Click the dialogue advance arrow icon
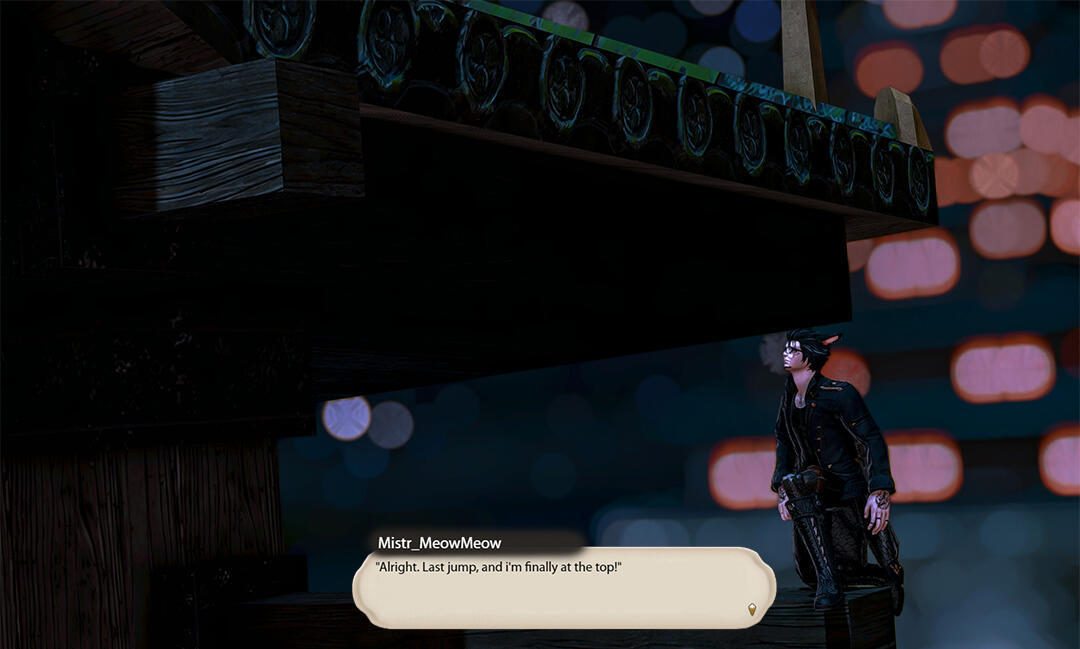1080x649 pixels. pyautogui.click(x=752, y=608)
